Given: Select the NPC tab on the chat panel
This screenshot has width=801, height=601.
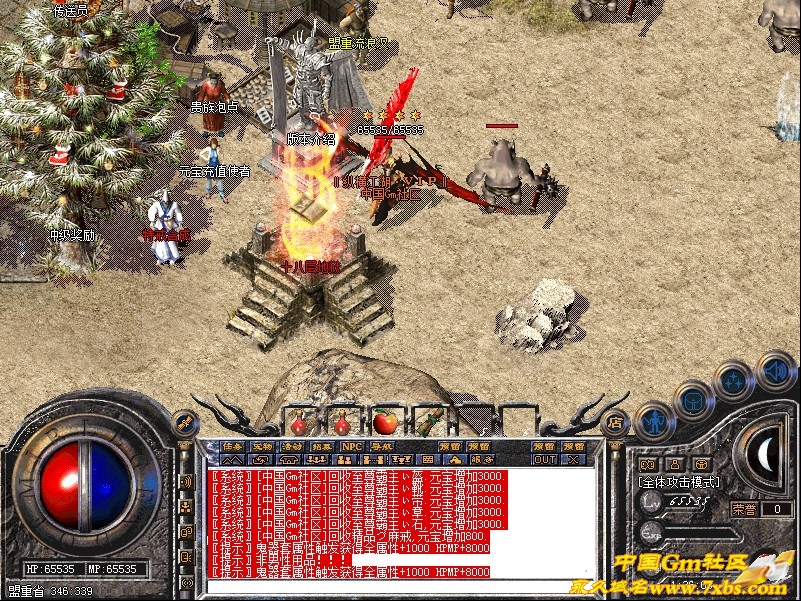Looking at the screenshot, I should point(352,446).
